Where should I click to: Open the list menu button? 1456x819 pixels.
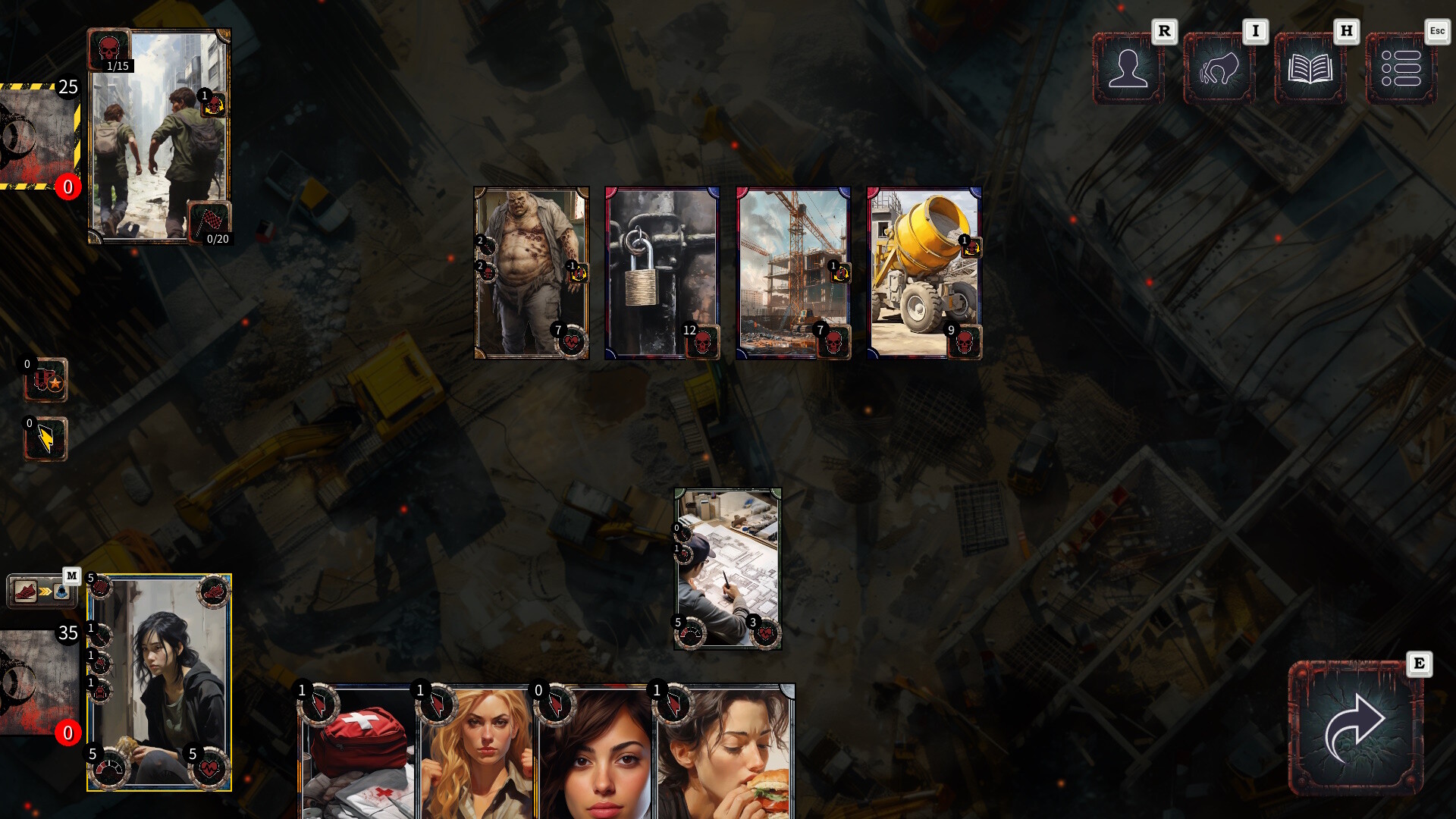(1401, 69)
